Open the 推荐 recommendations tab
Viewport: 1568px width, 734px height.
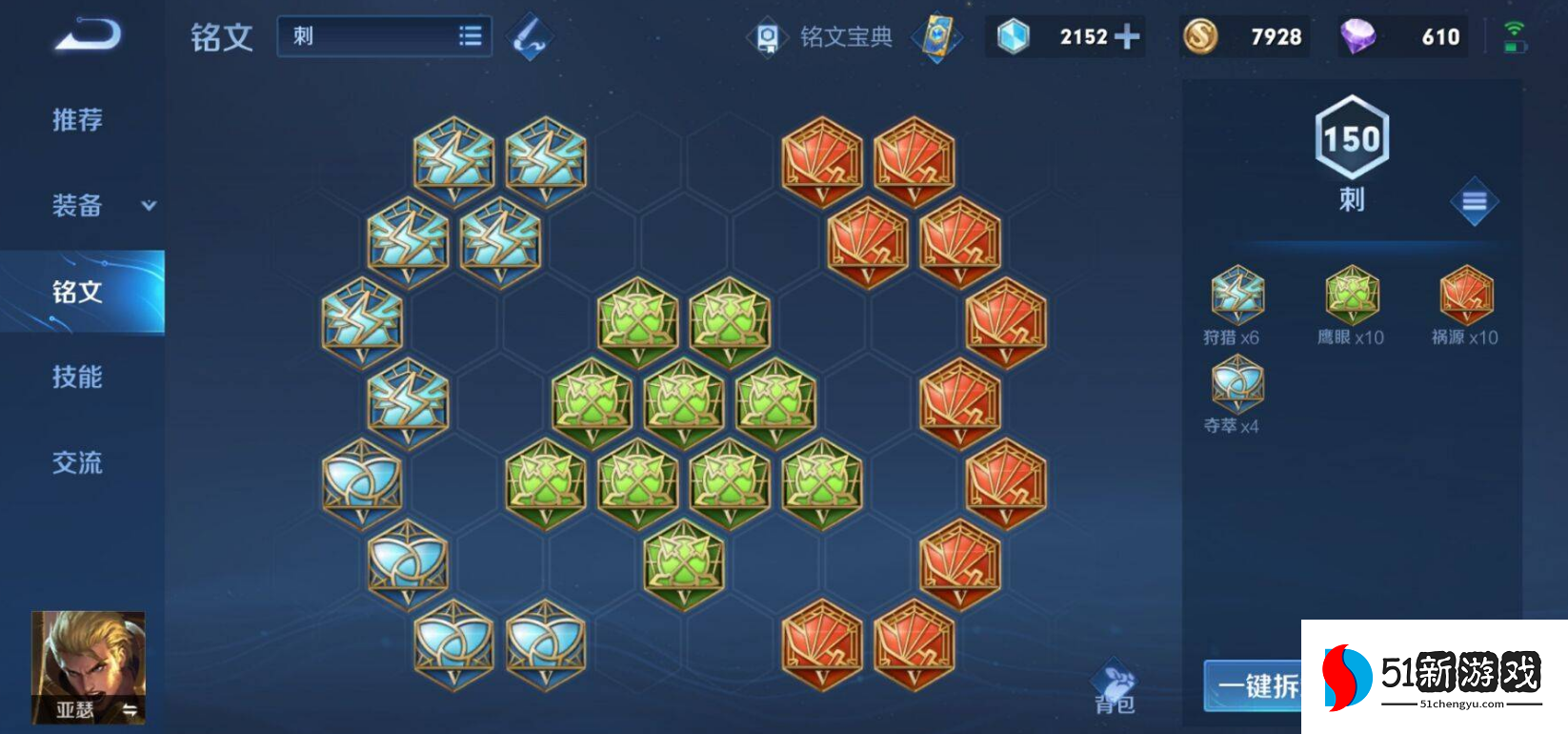77,120
